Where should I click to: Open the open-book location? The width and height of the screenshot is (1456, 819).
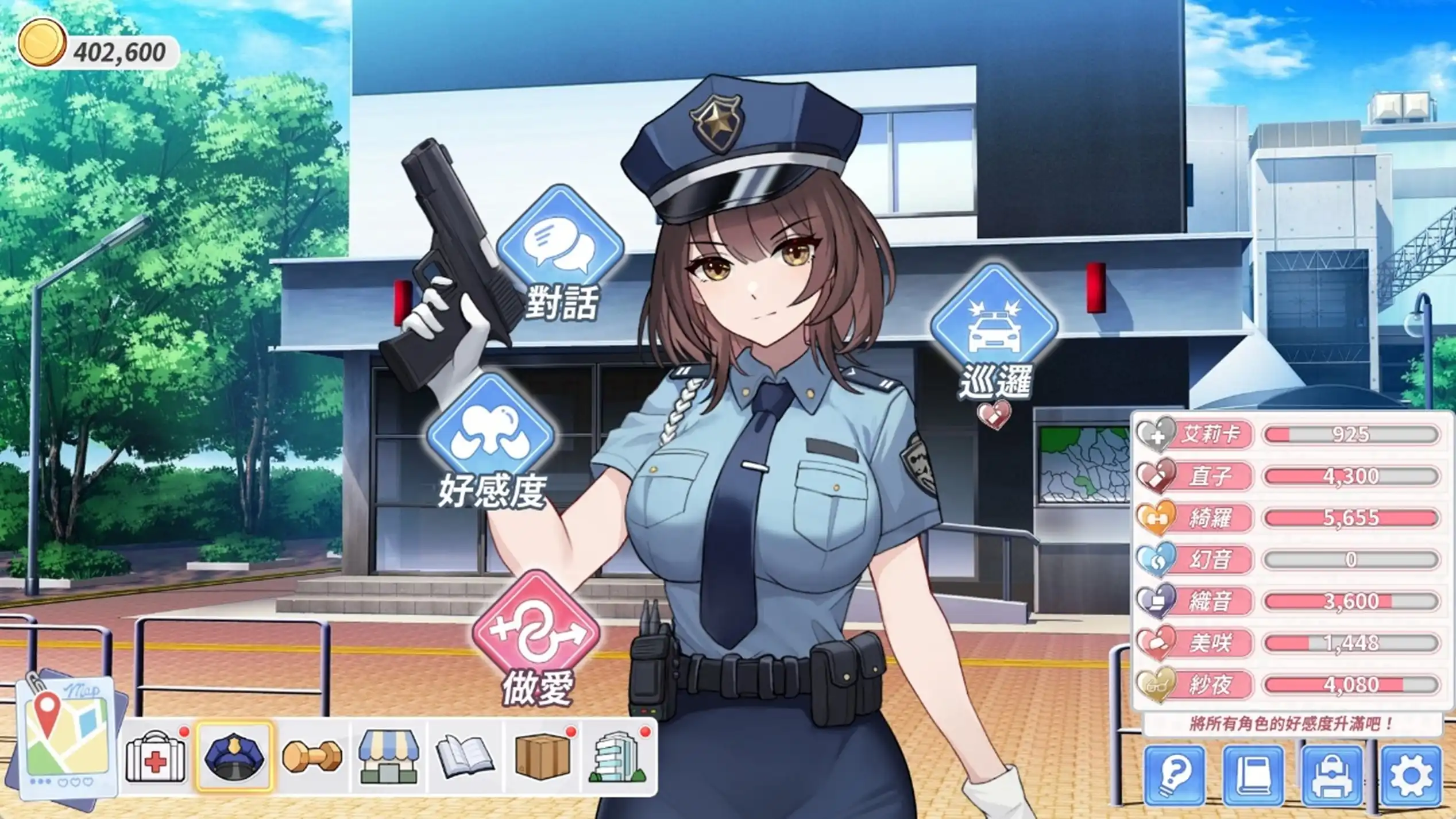click(465, 757)
